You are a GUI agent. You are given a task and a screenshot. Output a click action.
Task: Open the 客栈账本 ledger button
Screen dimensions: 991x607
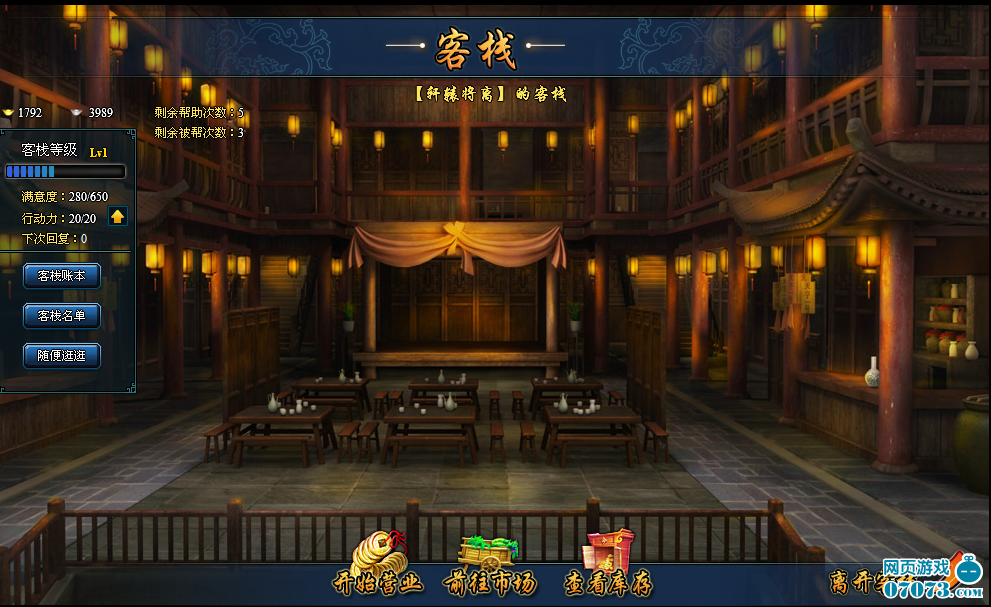[62, 276]
